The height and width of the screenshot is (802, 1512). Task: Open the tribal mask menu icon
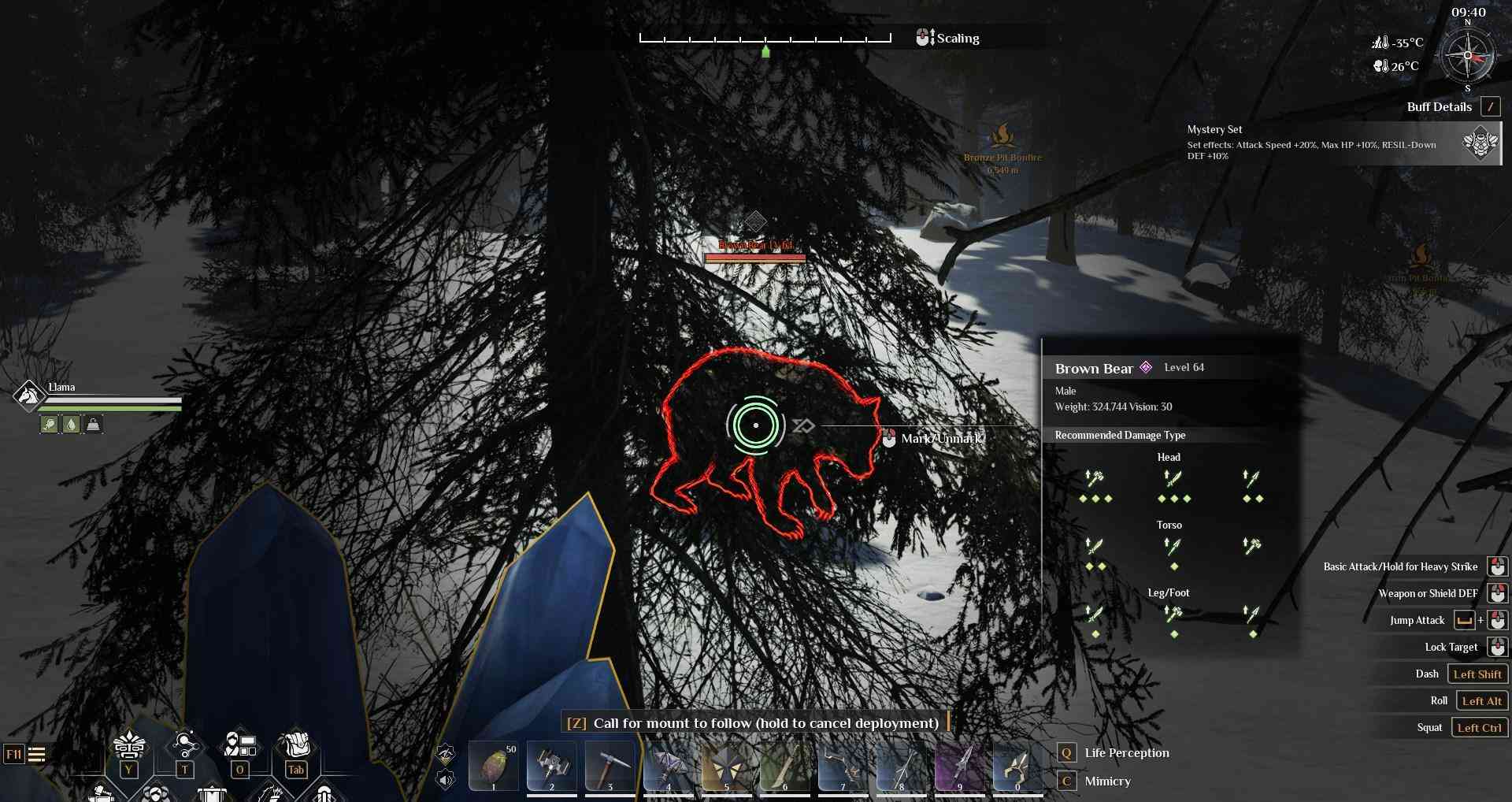point(129,745)
